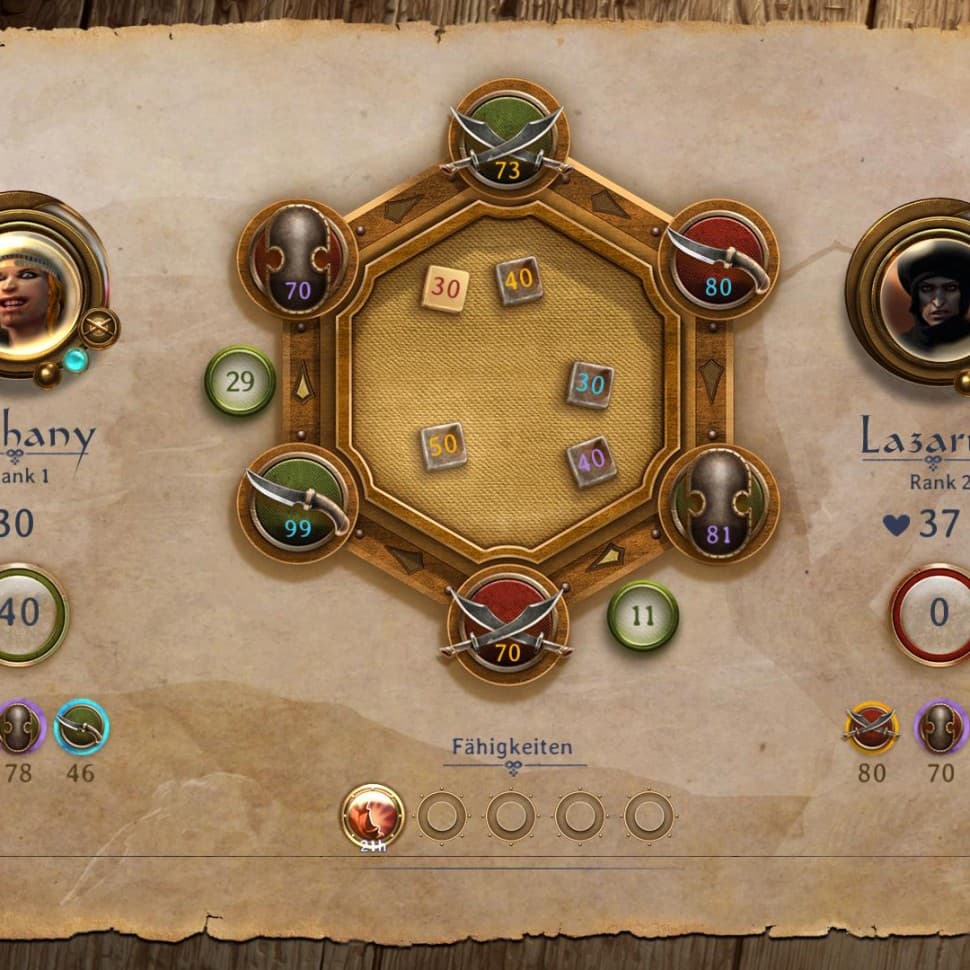Viewport: 970px width, 970px height.
Task: Click the red crossed swords medallion showing 70
Action: point(508,625)
